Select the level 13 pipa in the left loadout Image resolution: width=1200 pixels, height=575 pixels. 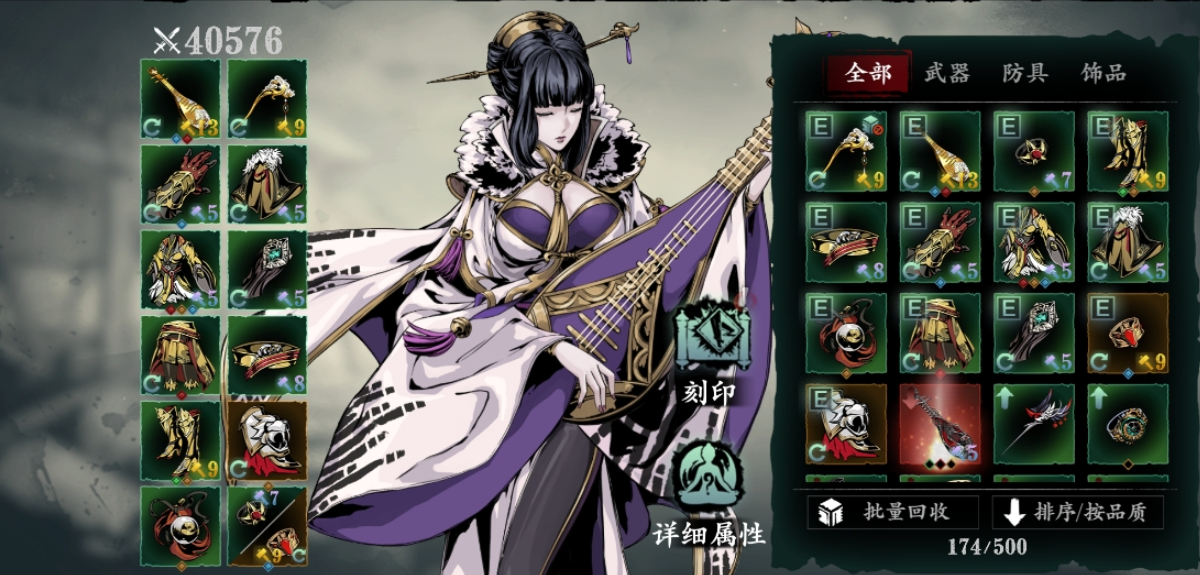point(180,98)
